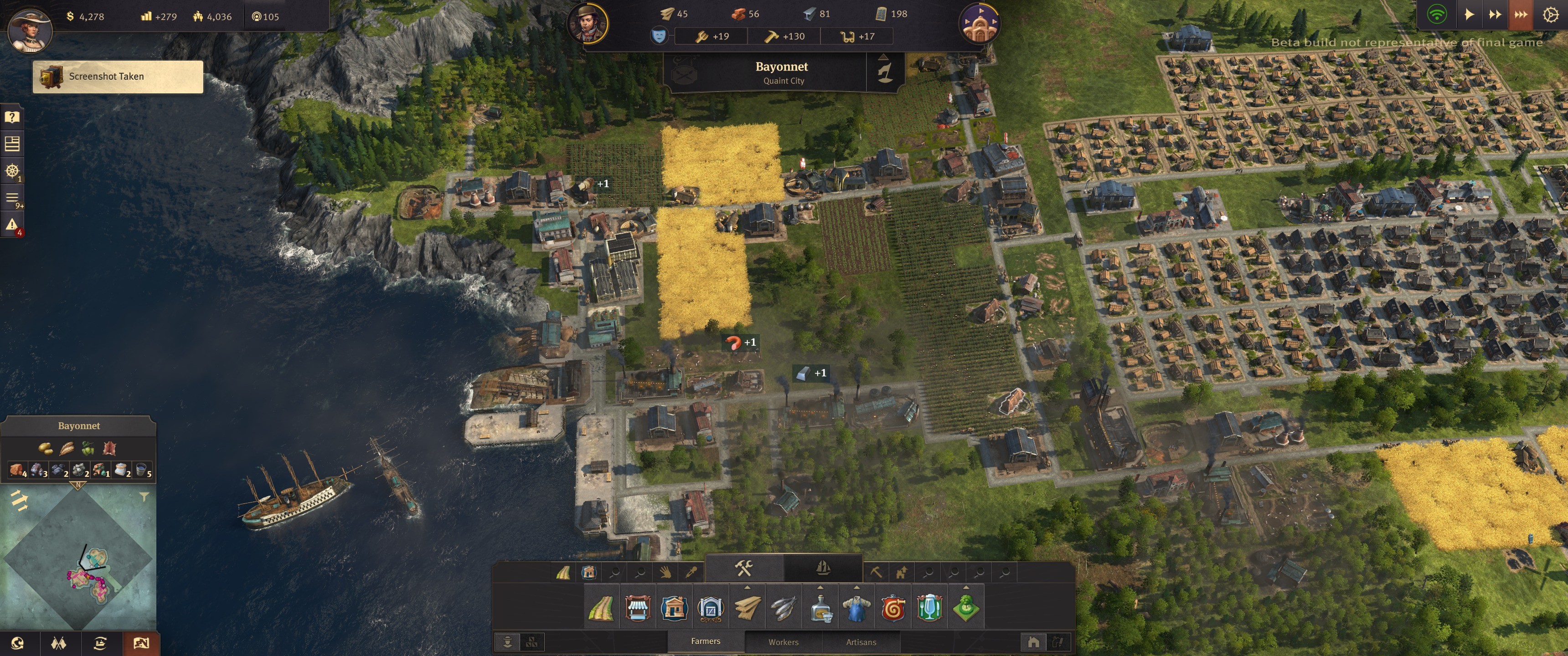Activate the house upgrade arrow tool
Image resolution: width=1568 pixels, height=656 pixels.
(x=902, y=572)
